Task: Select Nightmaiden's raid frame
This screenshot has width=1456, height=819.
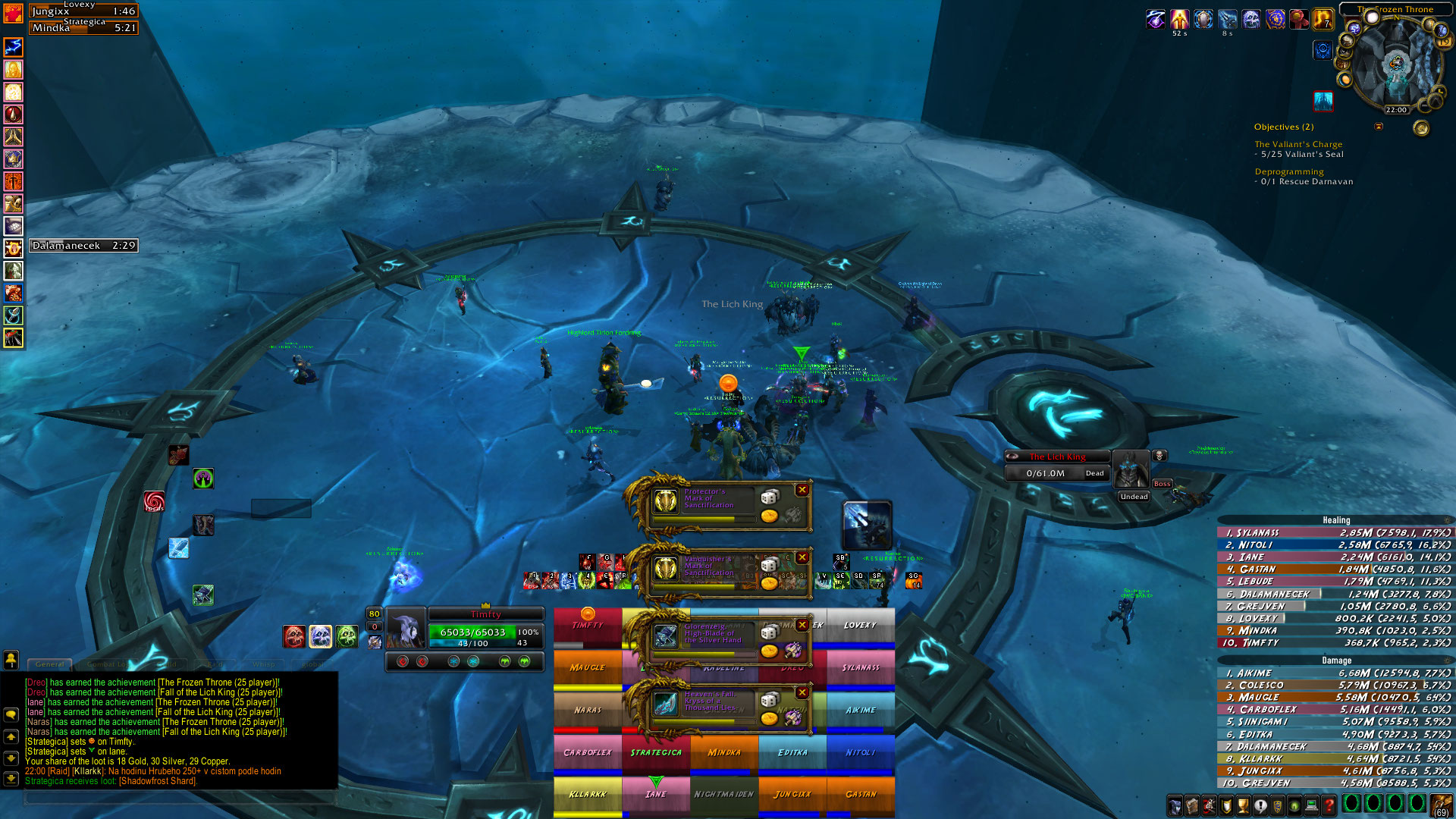Action: tap(724, 794)
